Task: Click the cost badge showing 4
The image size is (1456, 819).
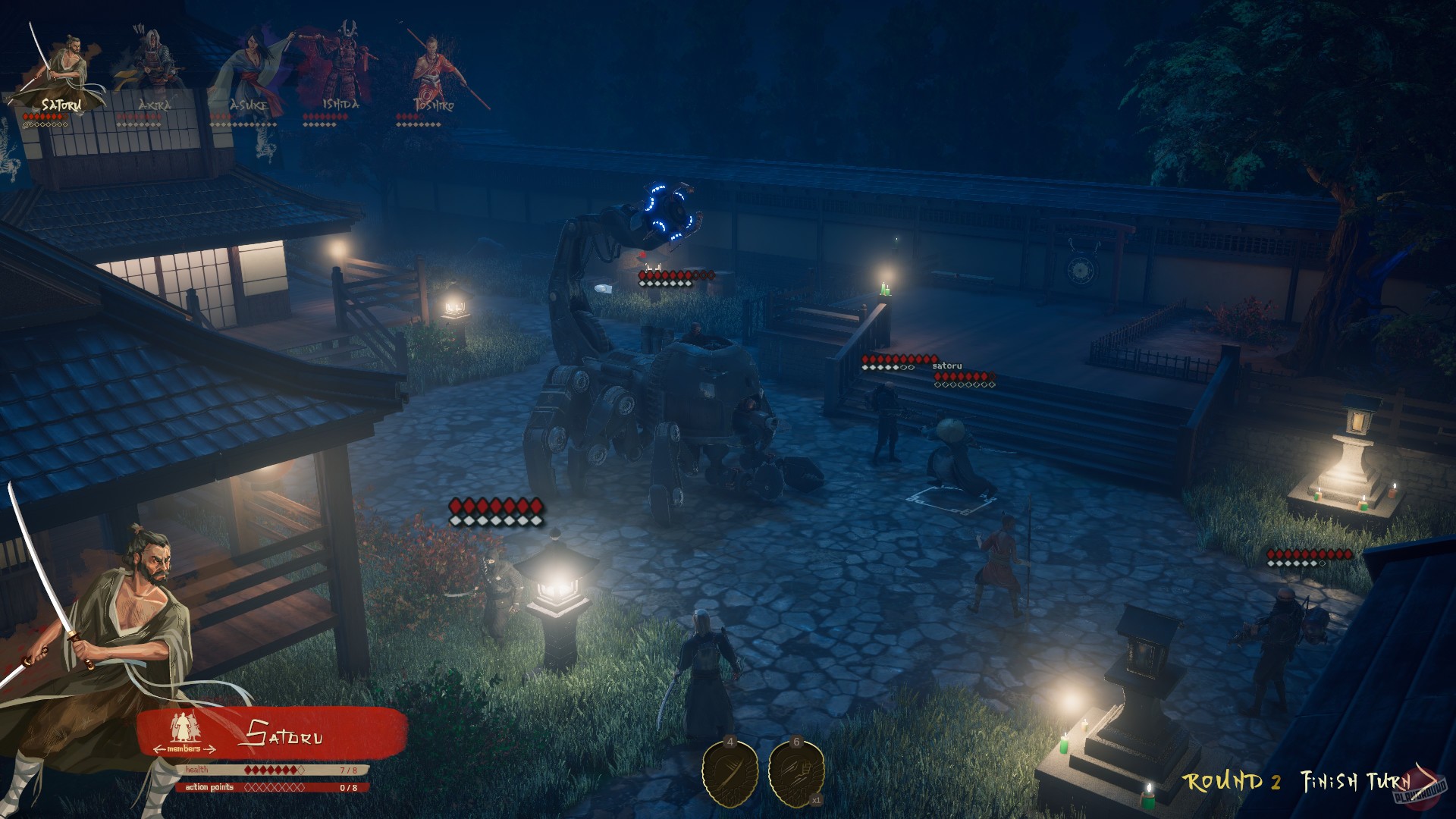Action: tap(730, 742)
